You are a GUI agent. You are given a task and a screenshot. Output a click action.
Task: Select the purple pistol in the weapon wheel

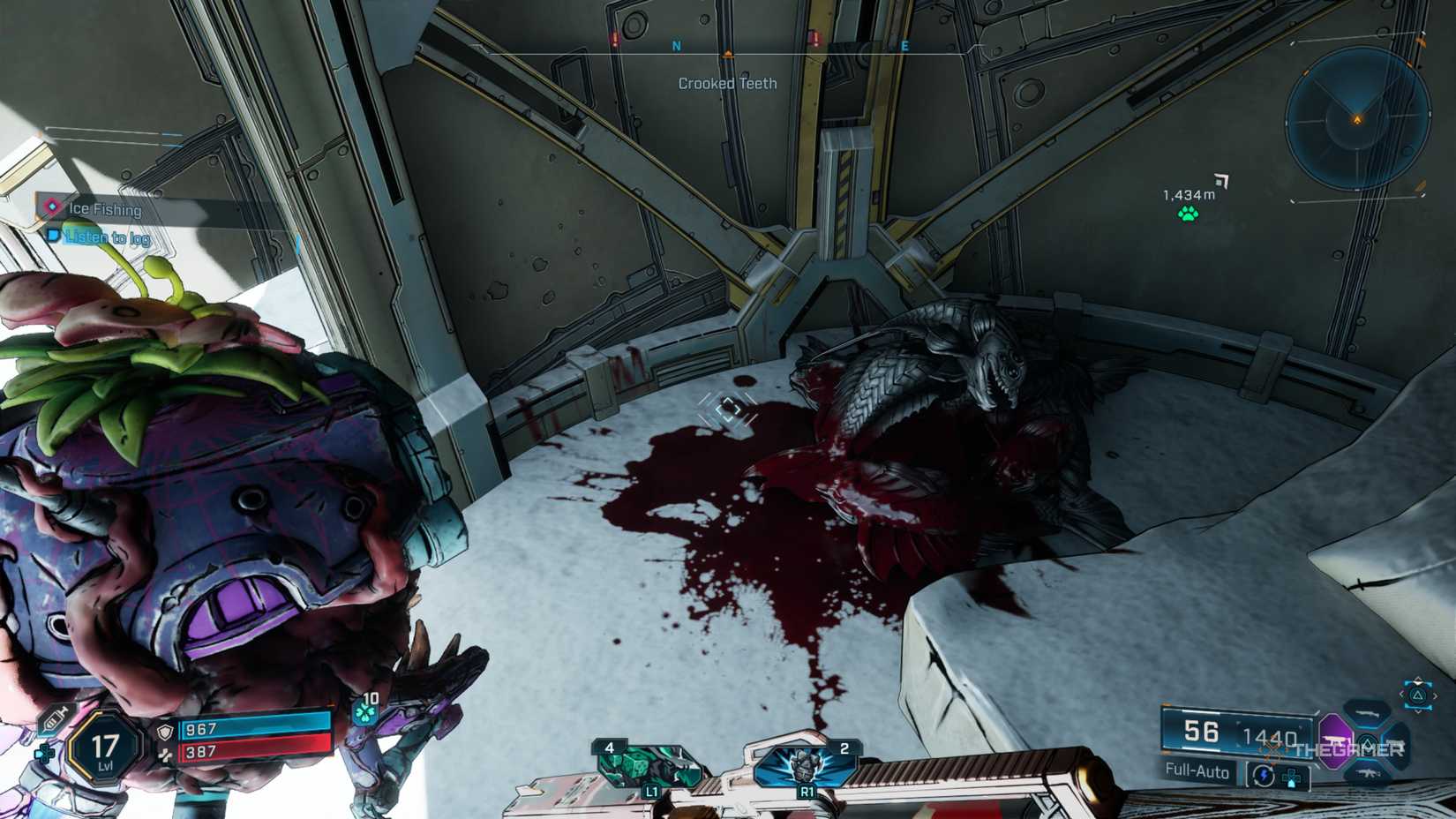[x=1334, y=740]
